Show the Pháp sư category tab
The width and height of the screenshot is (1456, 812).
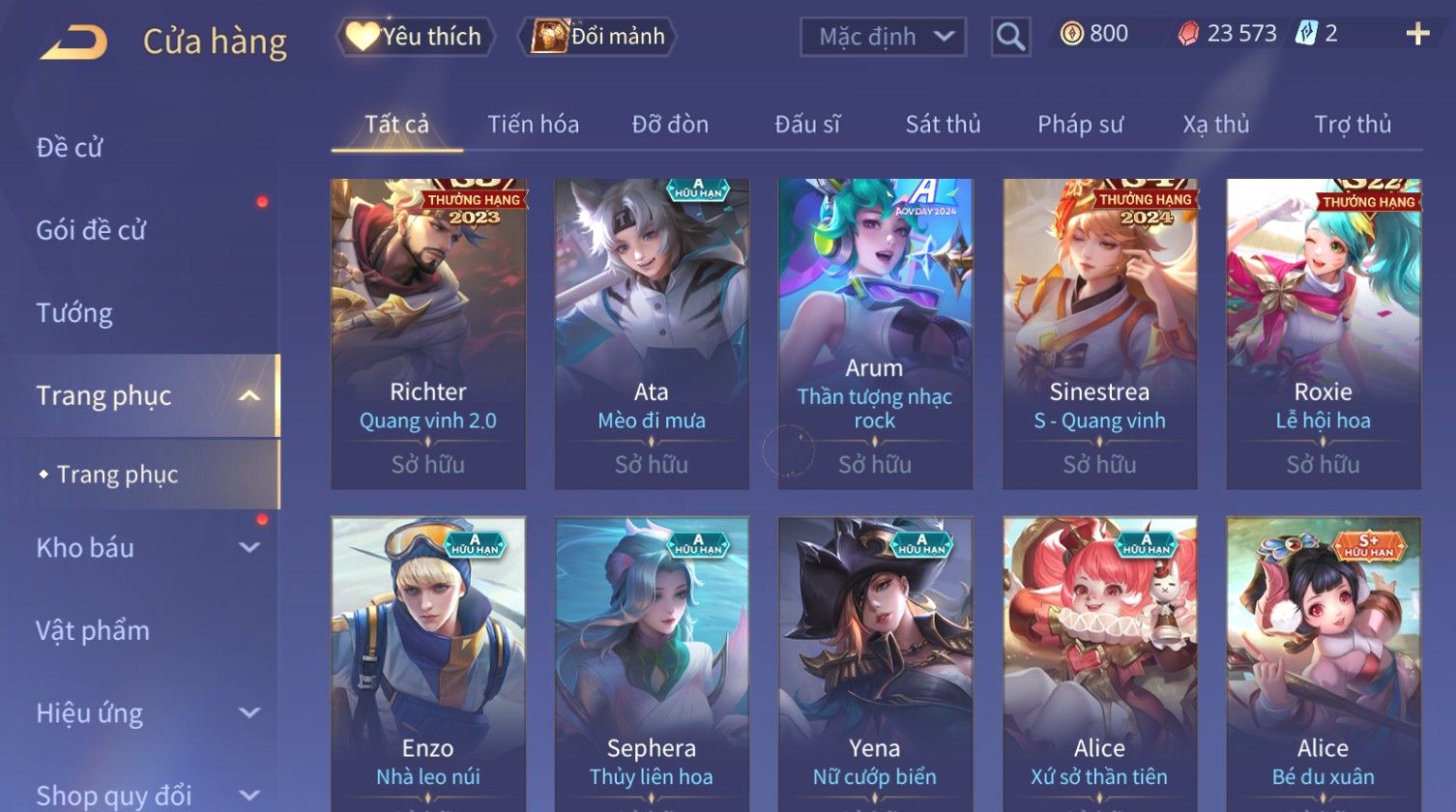1080,125
